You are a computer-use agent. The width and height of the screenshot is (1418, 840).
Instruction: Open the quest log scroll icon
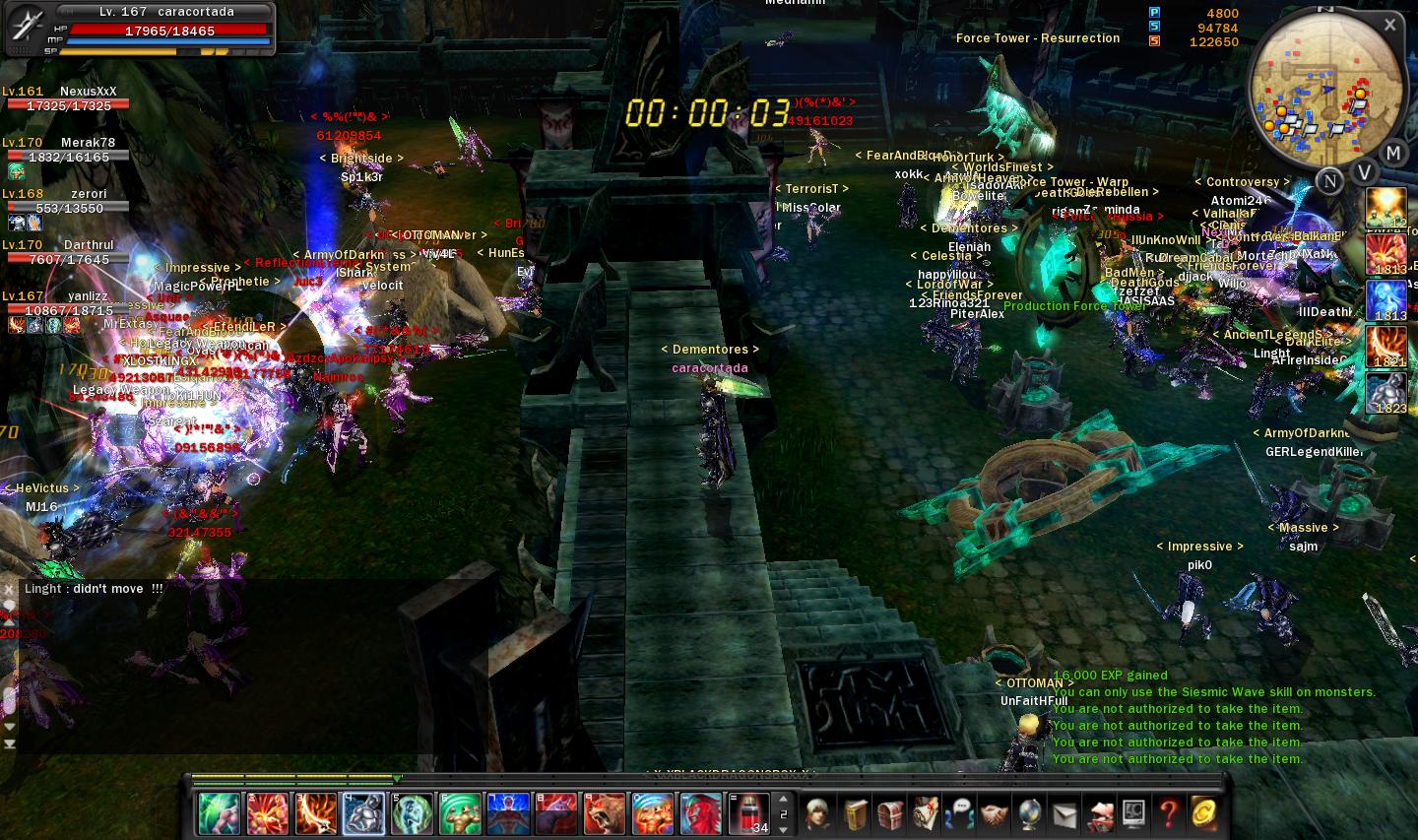924,813
